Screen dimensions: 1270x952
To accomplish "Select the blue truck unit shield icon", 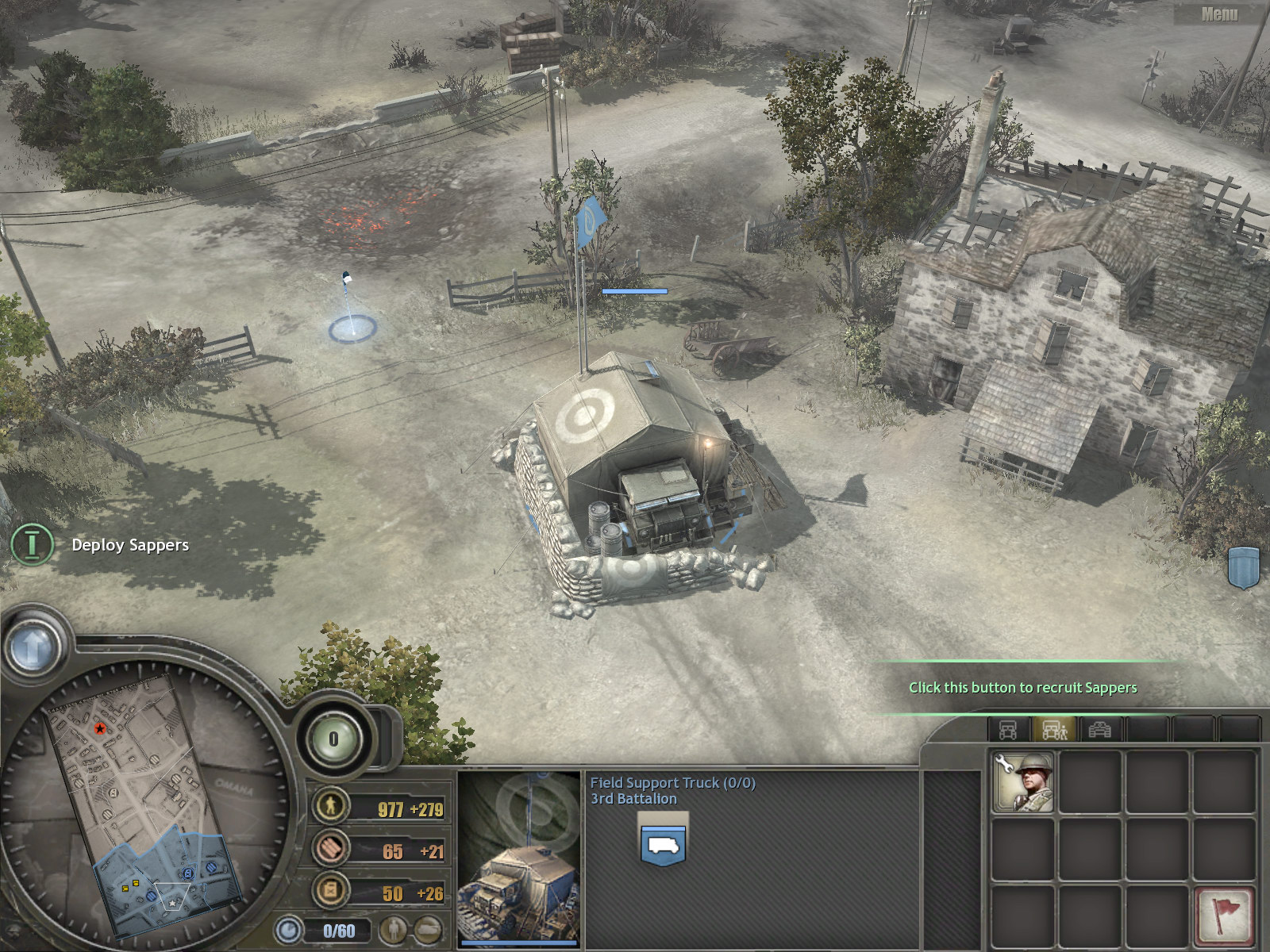I will pyautogui.click(x=663, y=845).
